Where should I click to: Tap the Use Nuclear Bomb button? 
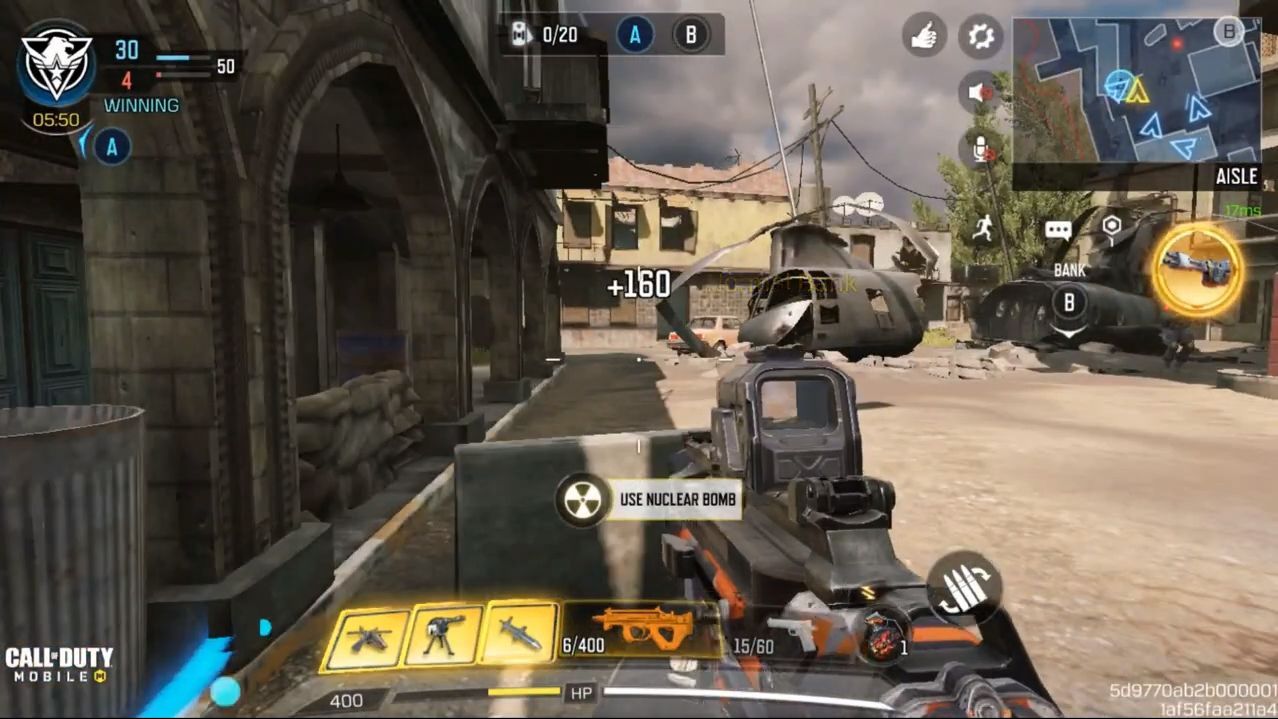point(650,499)
